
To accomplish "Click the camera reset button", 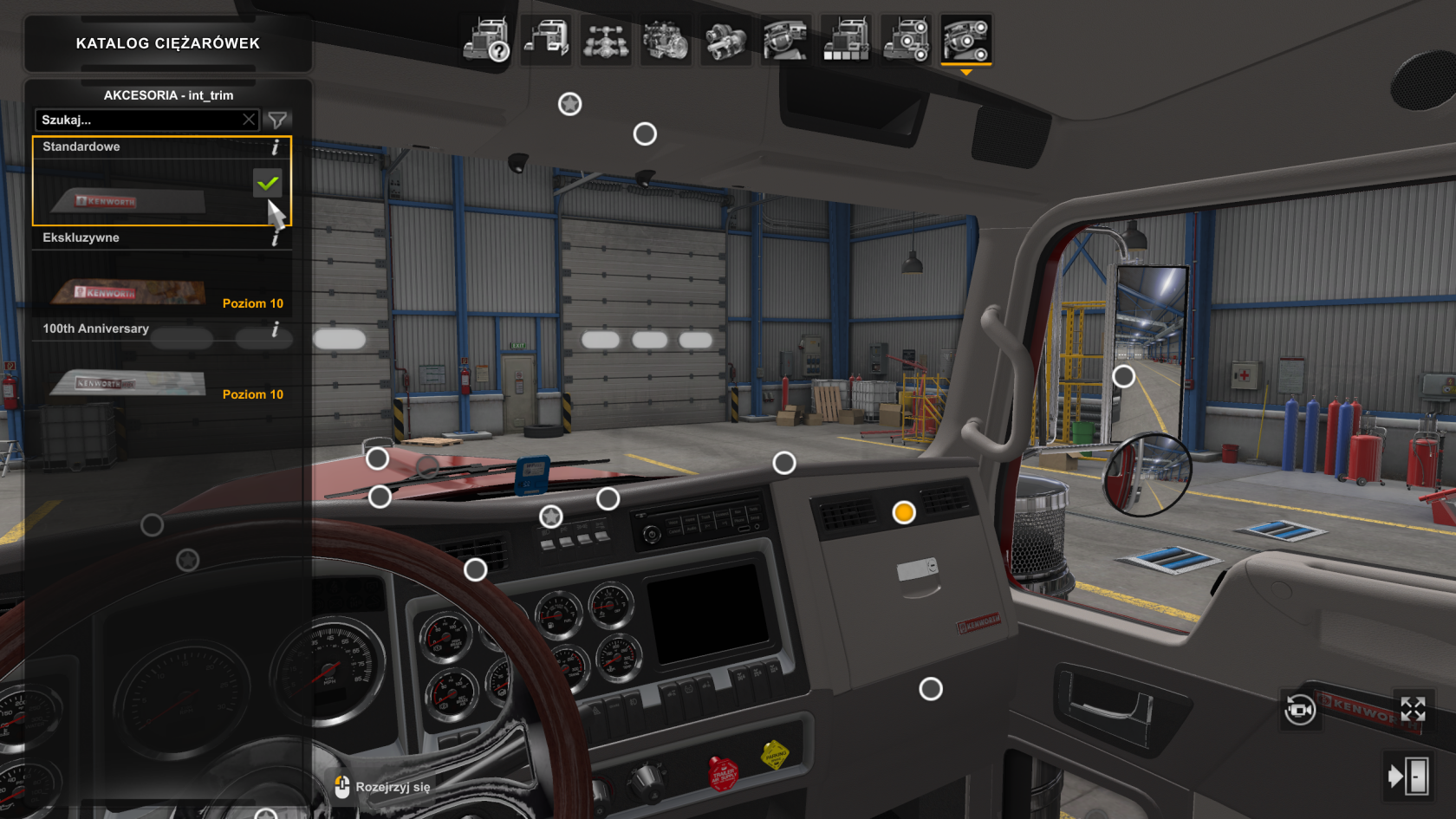I will click(1299, 711).
